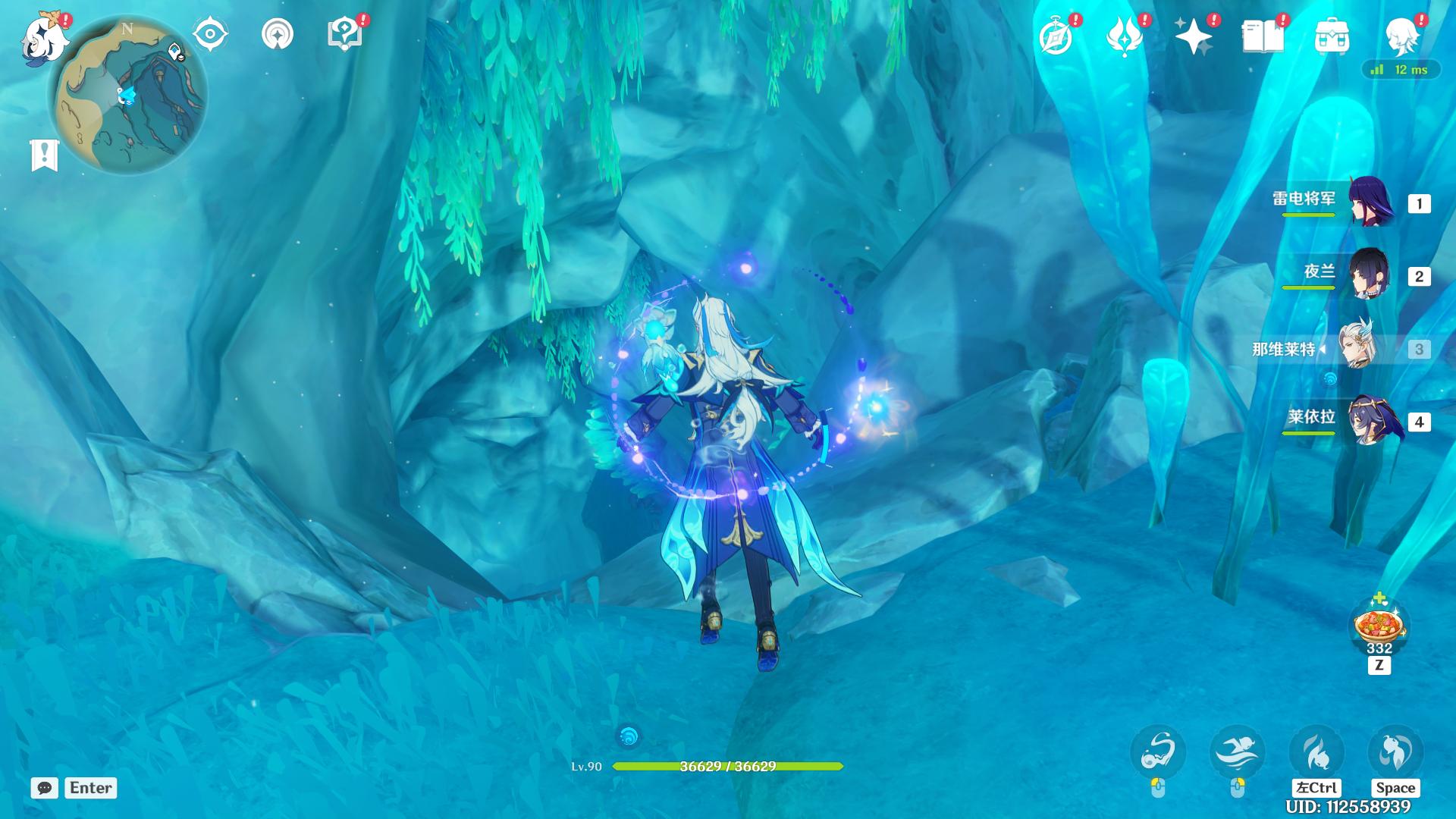
Task: Switch to party member 莱依拉
Action: 1370,420
